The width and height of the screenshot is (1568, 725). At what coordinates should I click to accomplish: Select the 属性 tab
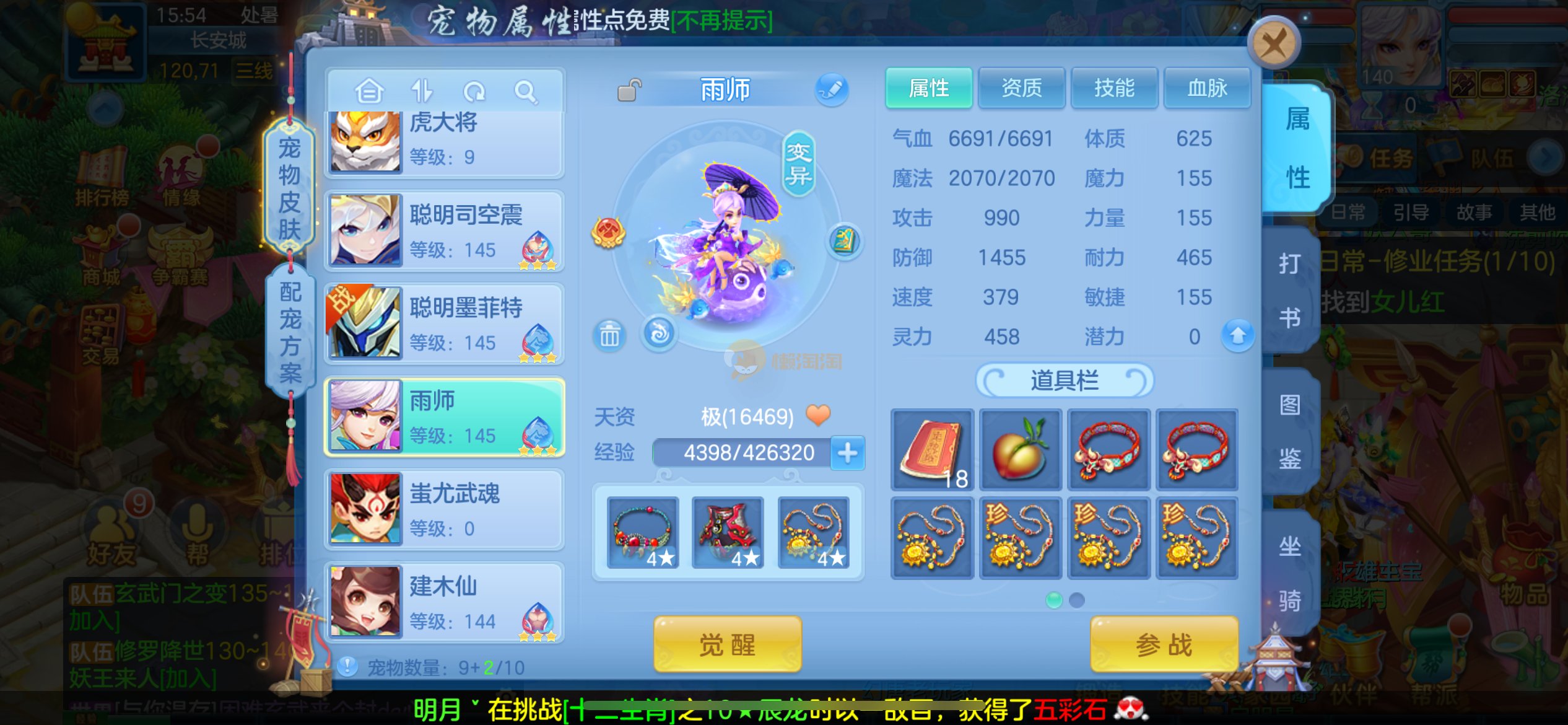(929, 88)
